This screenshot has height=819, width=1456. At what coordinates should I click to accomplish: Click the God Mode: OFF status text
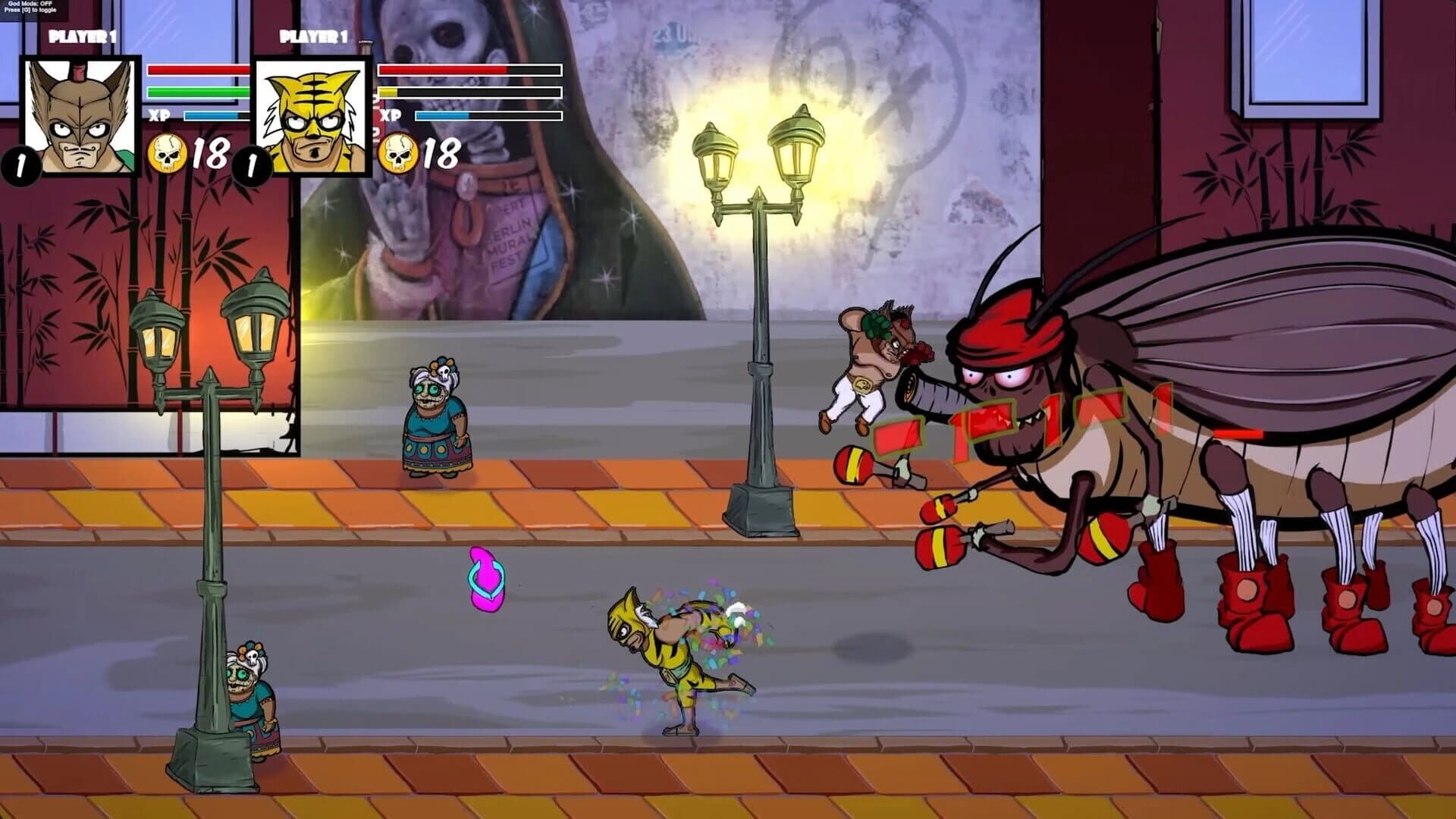click(x=30, y=5)
